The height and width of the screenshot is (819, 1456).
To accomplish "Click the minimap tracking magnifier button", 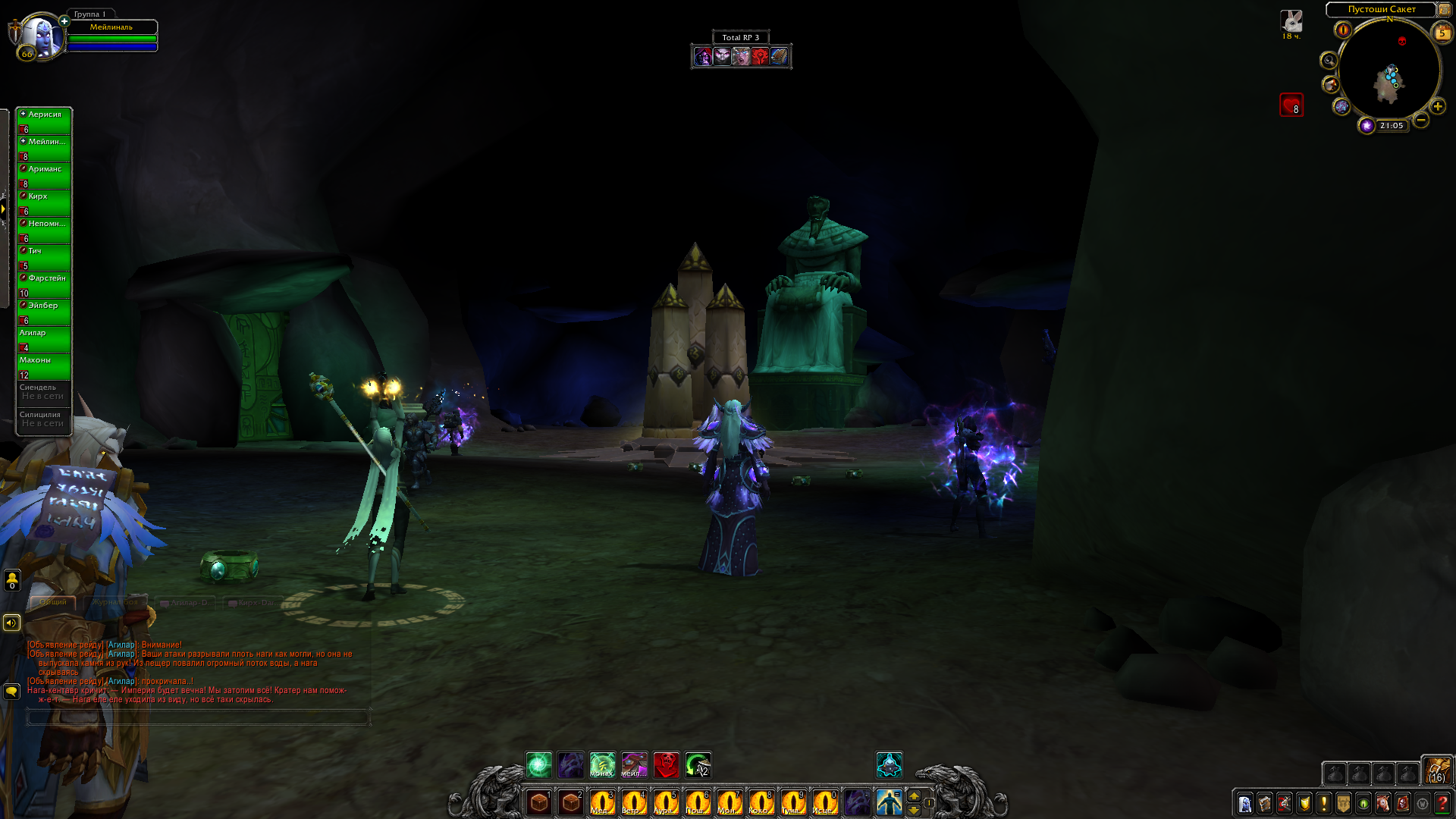I will pos(1329,60).
